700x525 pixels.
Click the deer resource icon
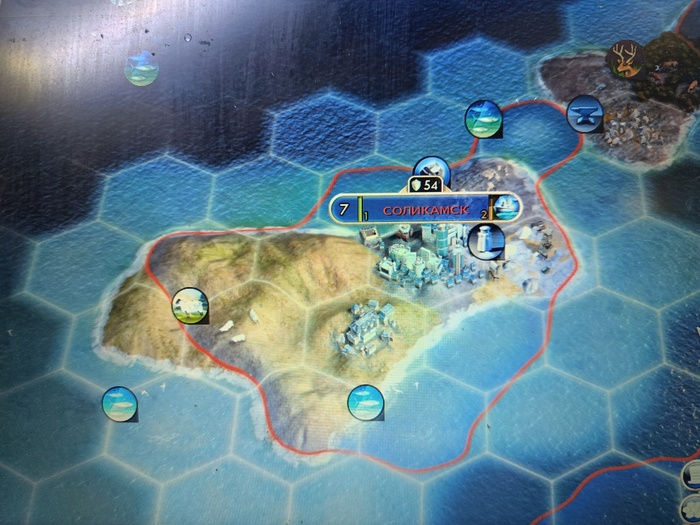coord(624,60)
